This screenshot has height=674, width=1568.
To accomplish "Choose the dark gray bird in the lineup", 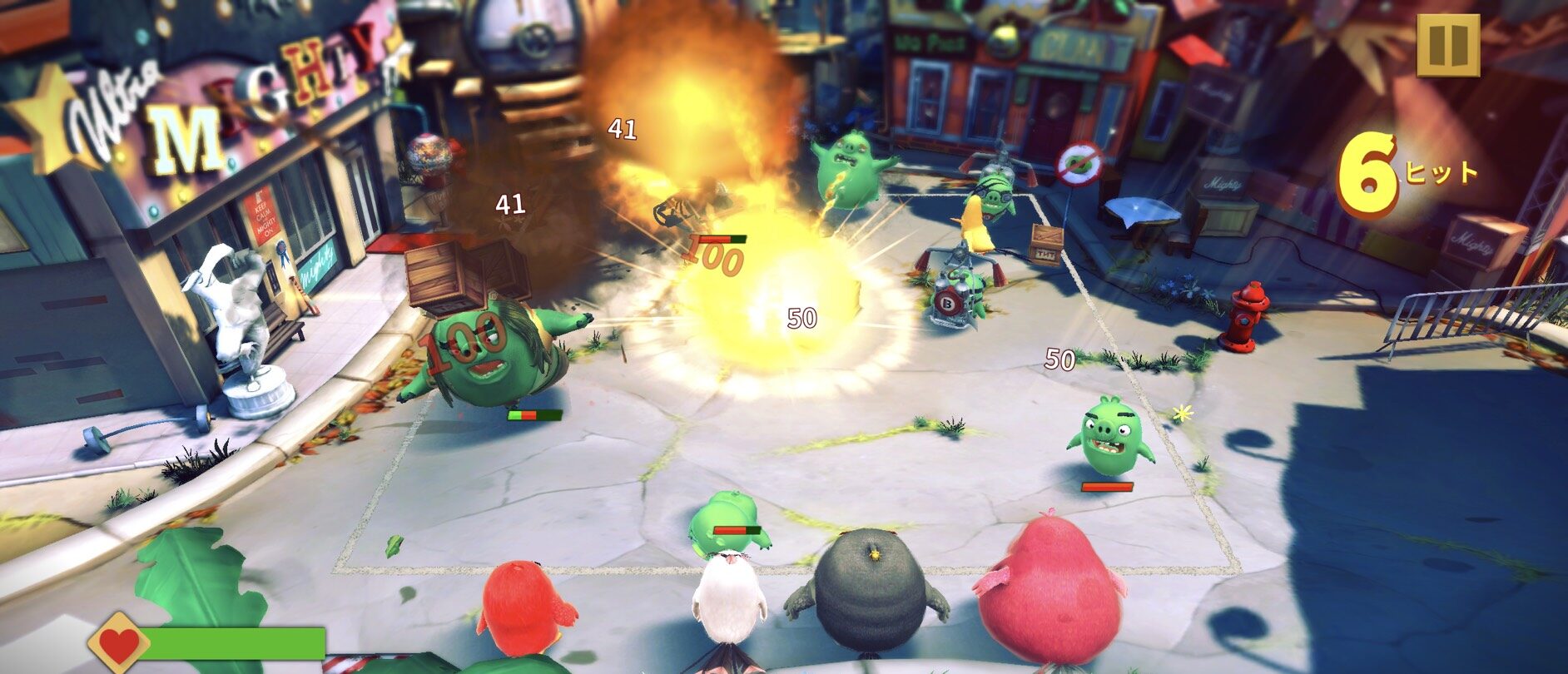I will [869, 592].
